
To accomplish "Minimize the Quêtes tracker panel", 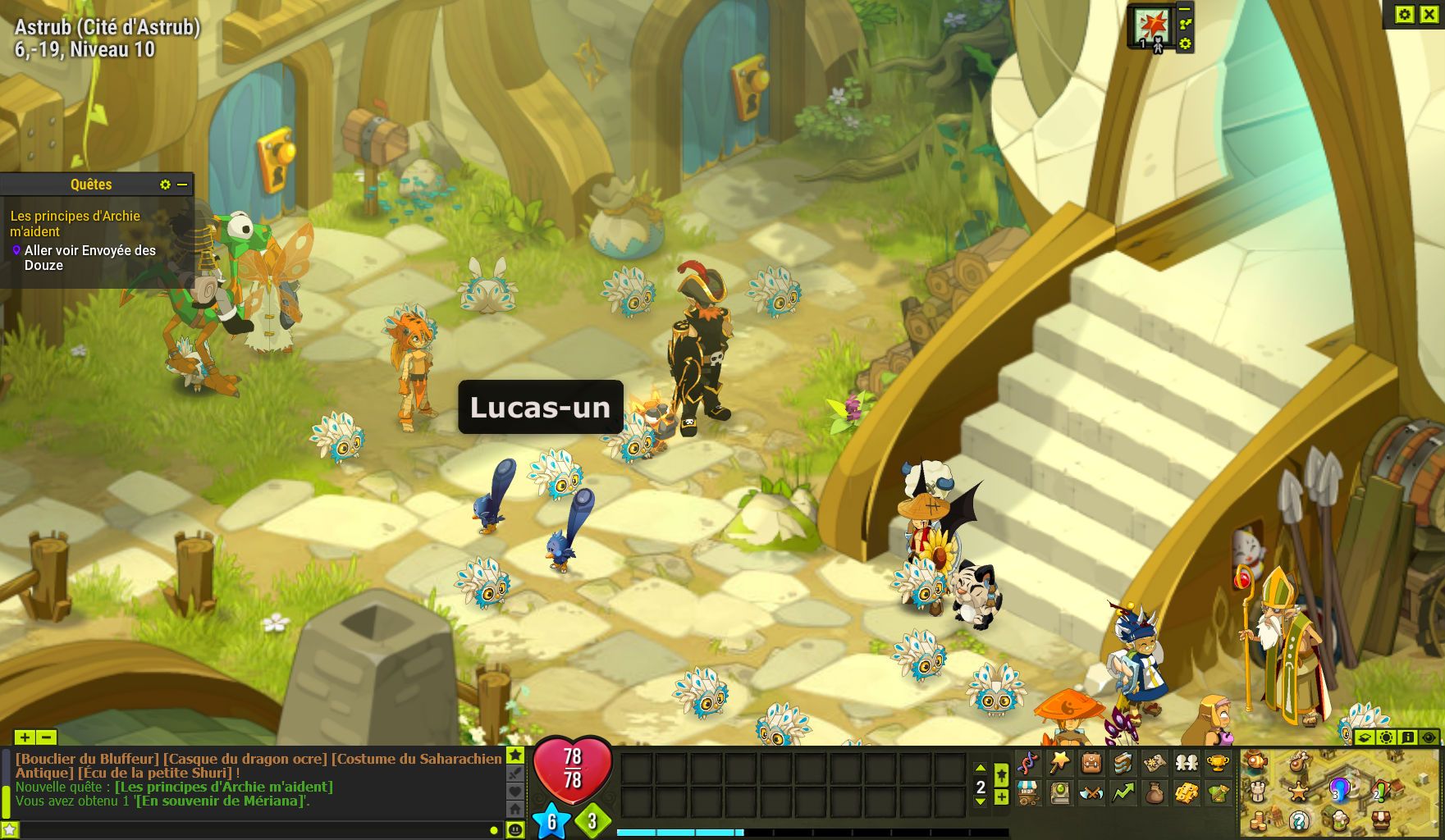I will (x=182, y=185).
